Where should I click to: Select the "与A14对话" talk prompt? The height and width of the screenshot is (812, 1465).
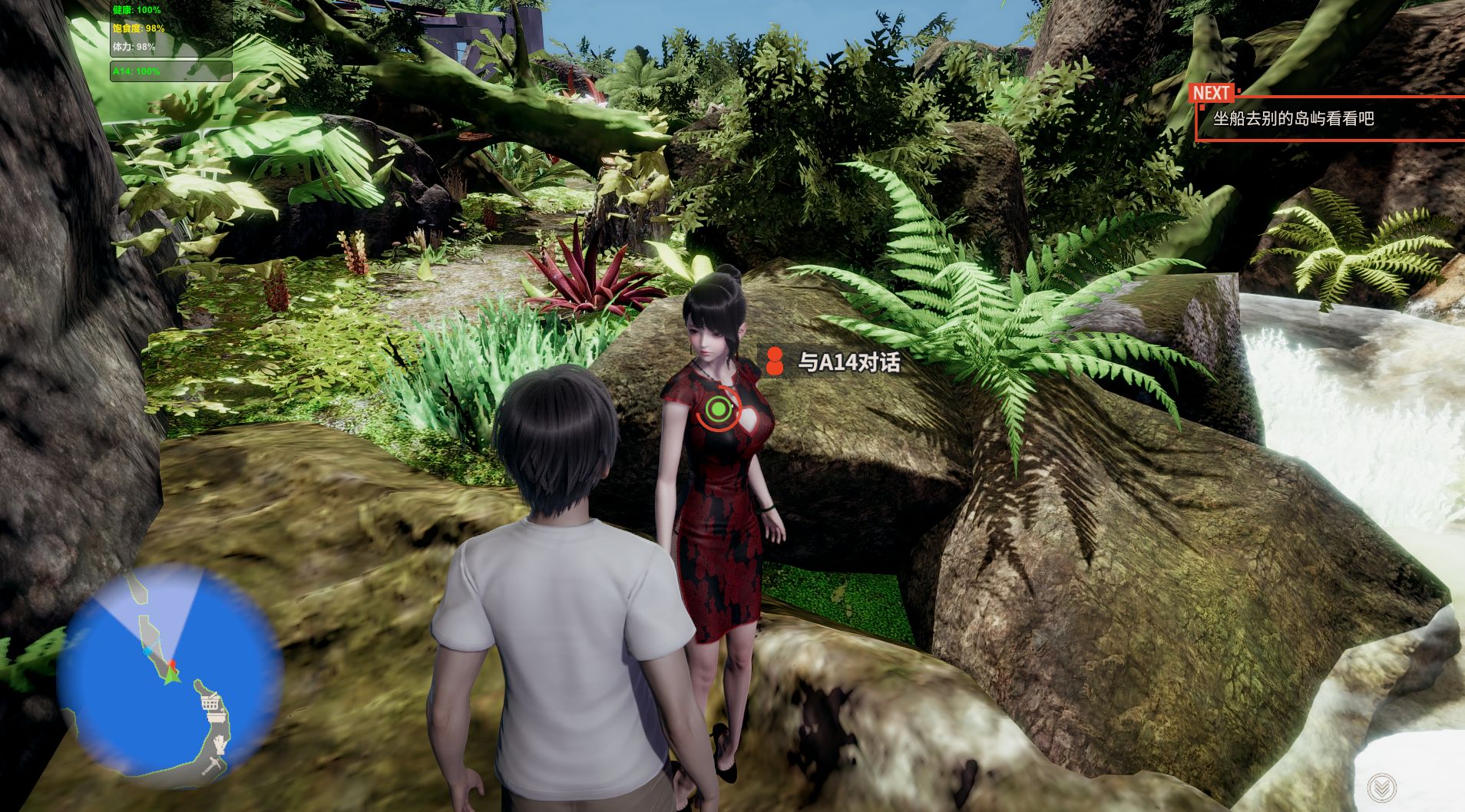click(x=848, y=361)
